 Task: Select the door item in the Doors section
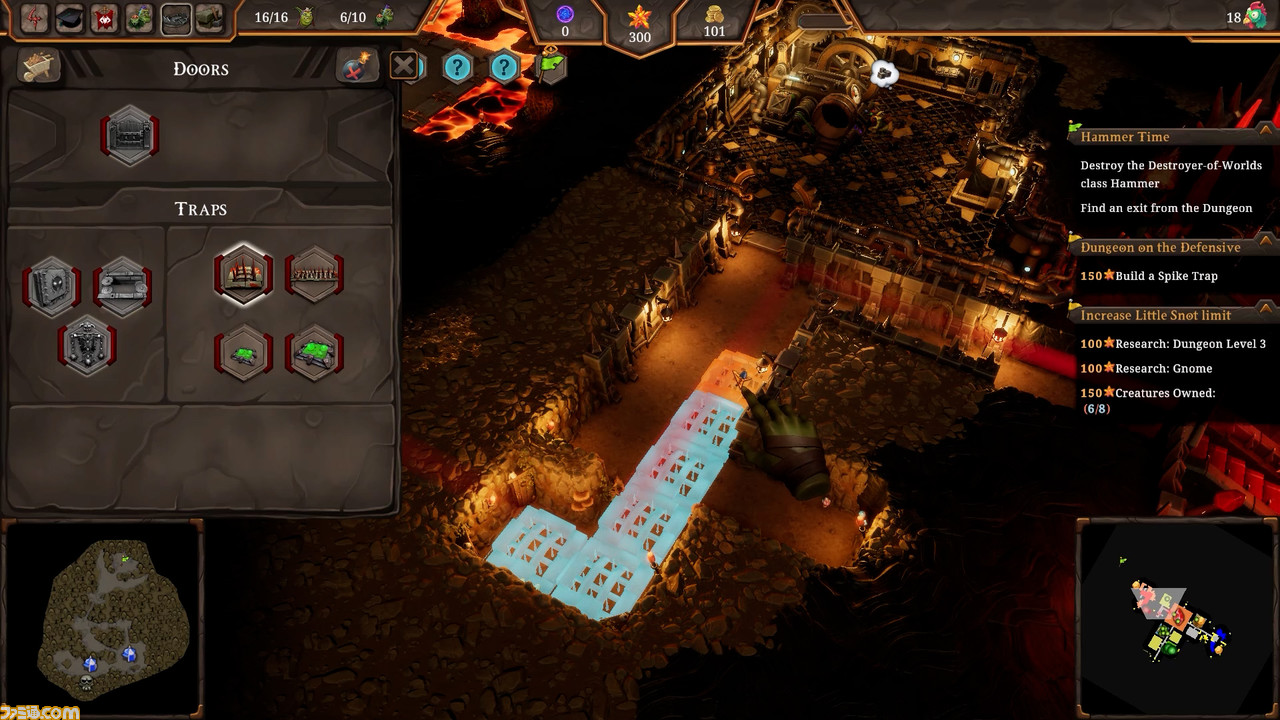[130, 136]
